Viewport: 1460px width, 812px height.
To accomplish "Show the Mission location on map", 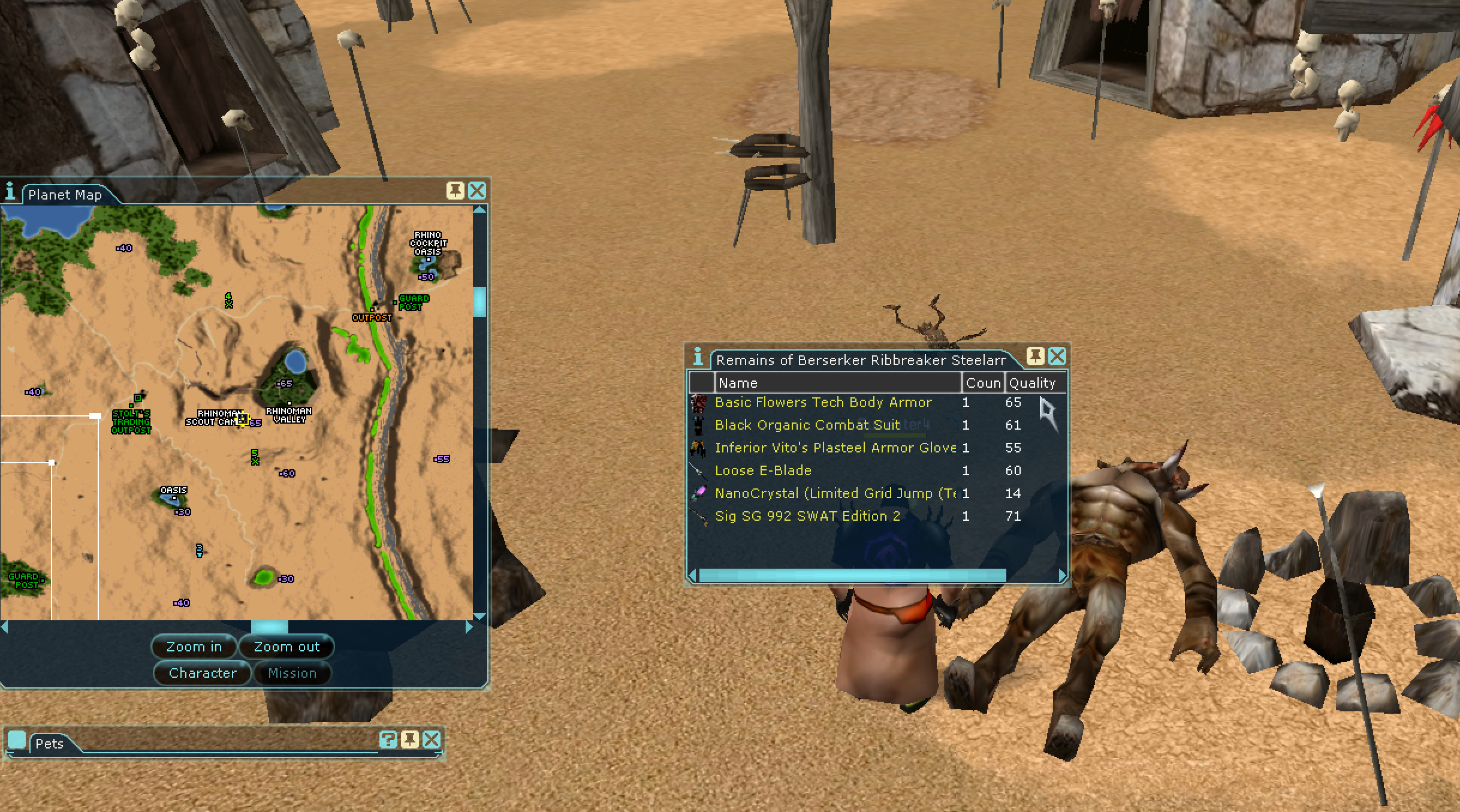I will (x=292, y=673).
